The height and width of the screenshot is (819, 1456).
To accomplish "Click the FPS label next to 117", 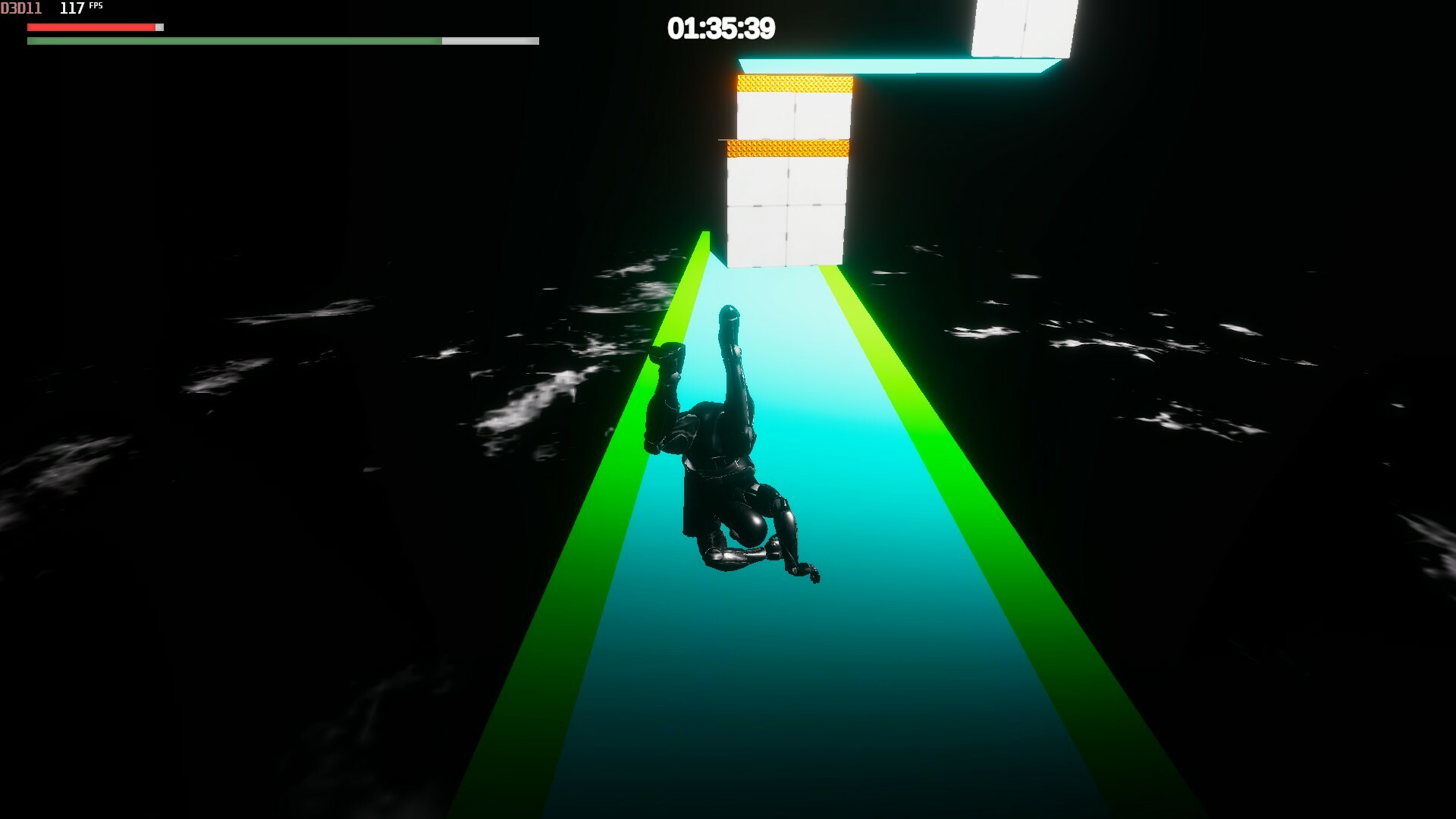I will (x=96, y=6).
